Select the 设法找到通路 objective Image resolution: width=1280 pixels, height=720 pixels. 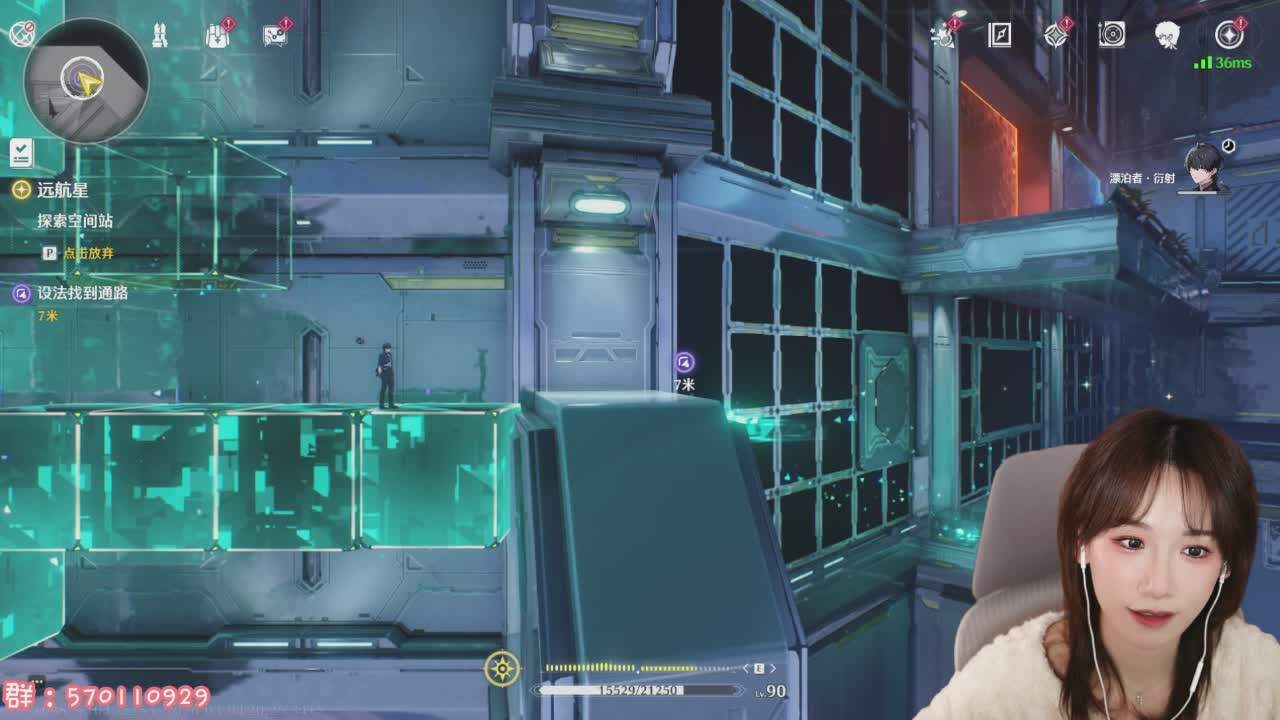point(82,293)
